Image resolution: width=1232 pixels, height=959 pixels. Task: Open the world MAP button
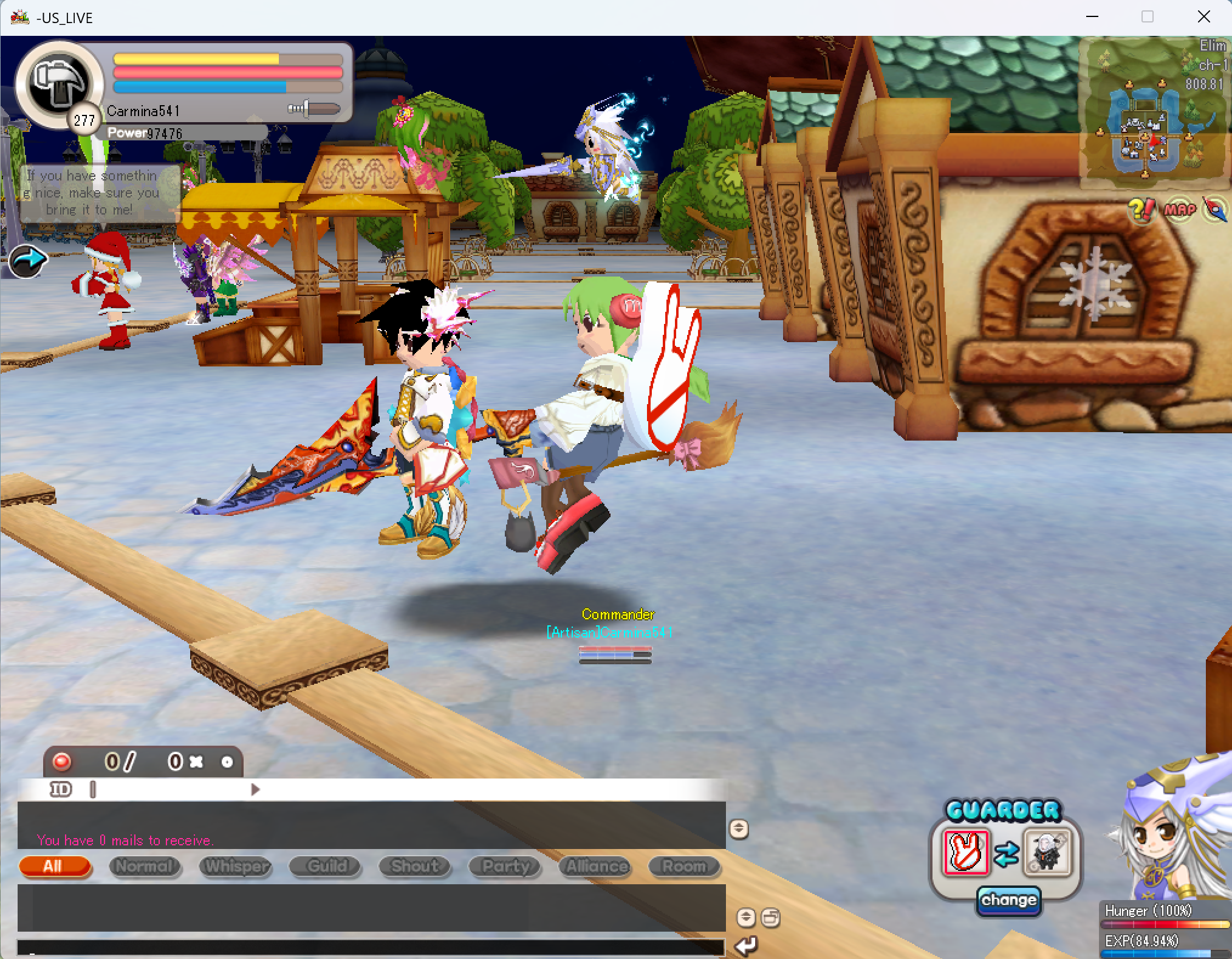point(1180,210)
